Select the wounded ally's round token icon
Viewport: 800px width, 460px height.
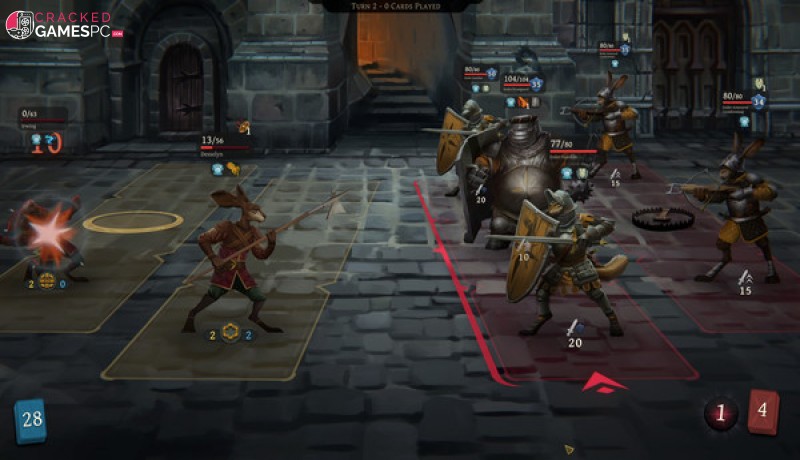[45, 282]
